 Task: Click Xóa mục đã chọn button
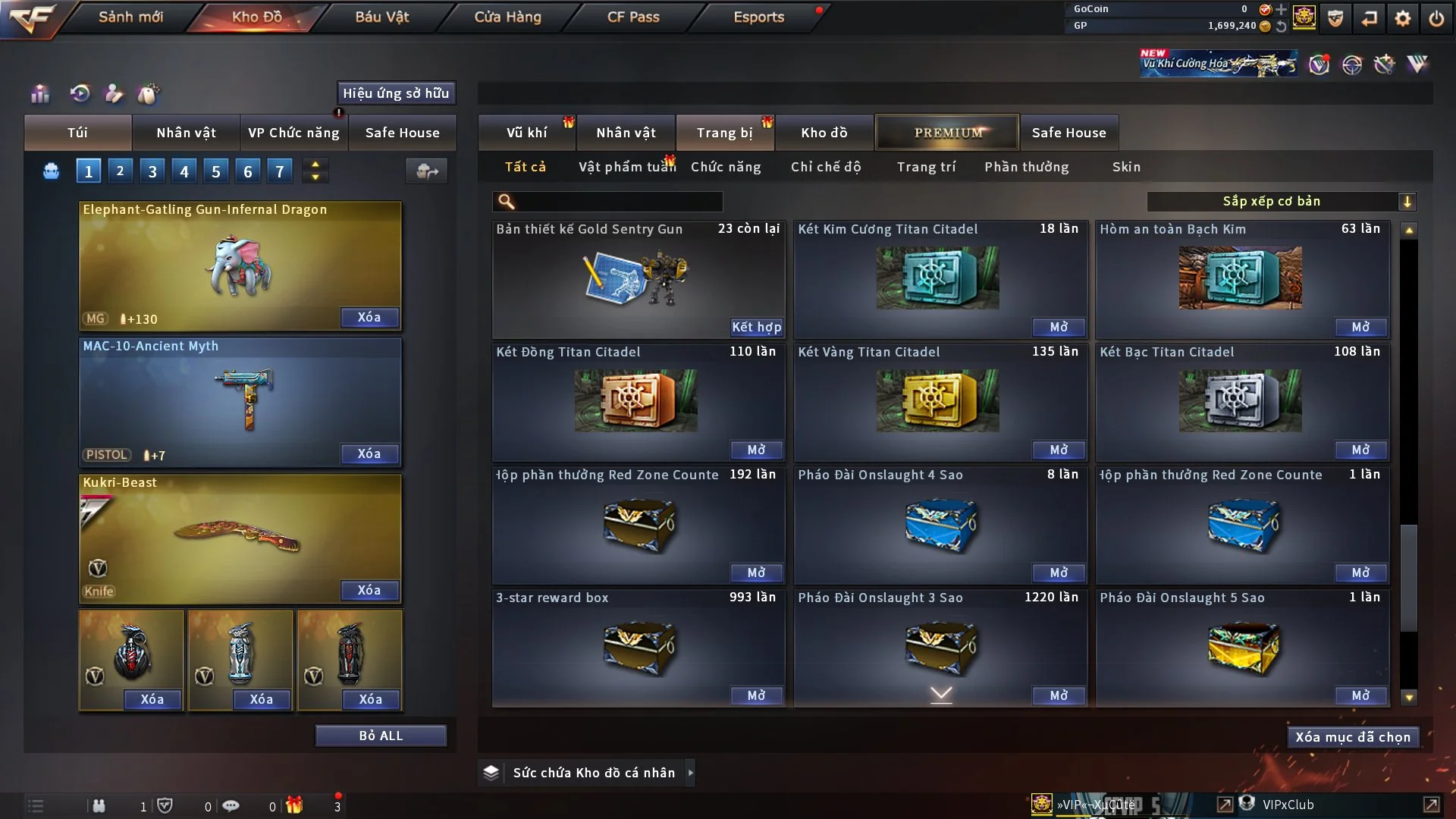point(1353,737)
